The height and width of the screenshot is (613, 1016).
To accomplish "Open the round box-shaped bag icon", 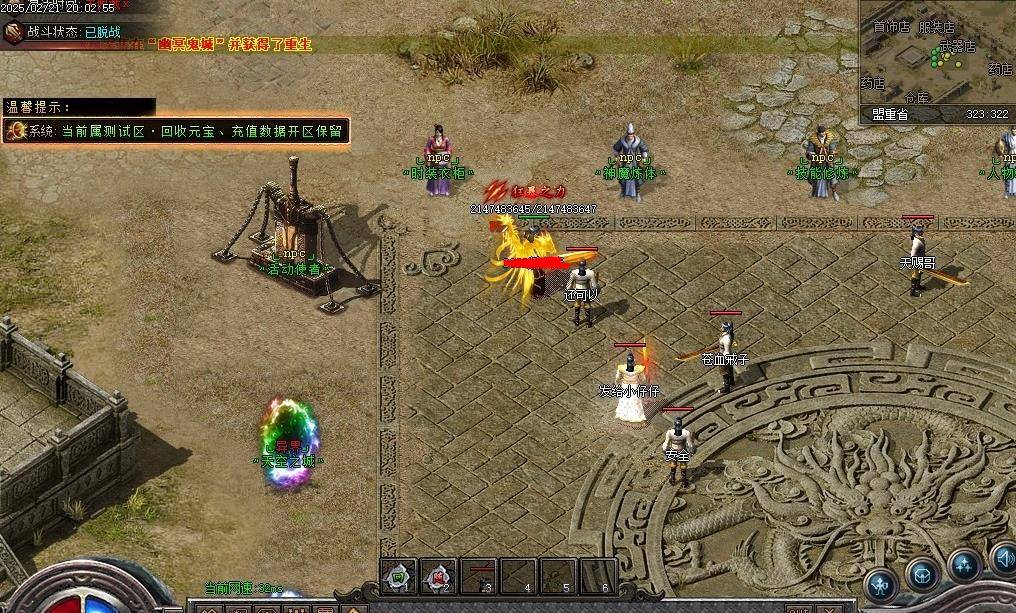I will [x=922, y=573].
